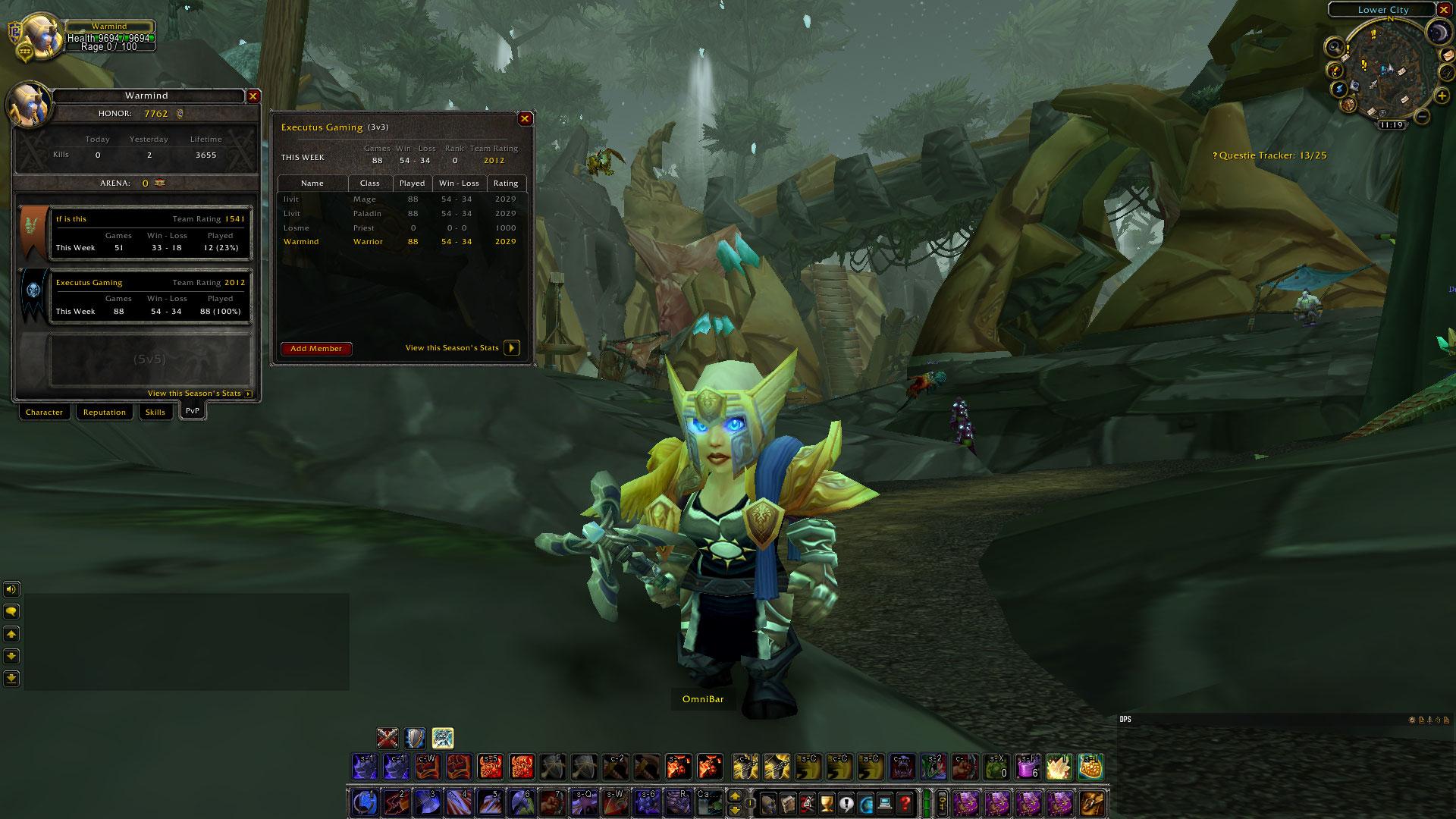Select the 'tf is this' arena team
This screenshot has width=1456, height=819.
click(150, 233)
